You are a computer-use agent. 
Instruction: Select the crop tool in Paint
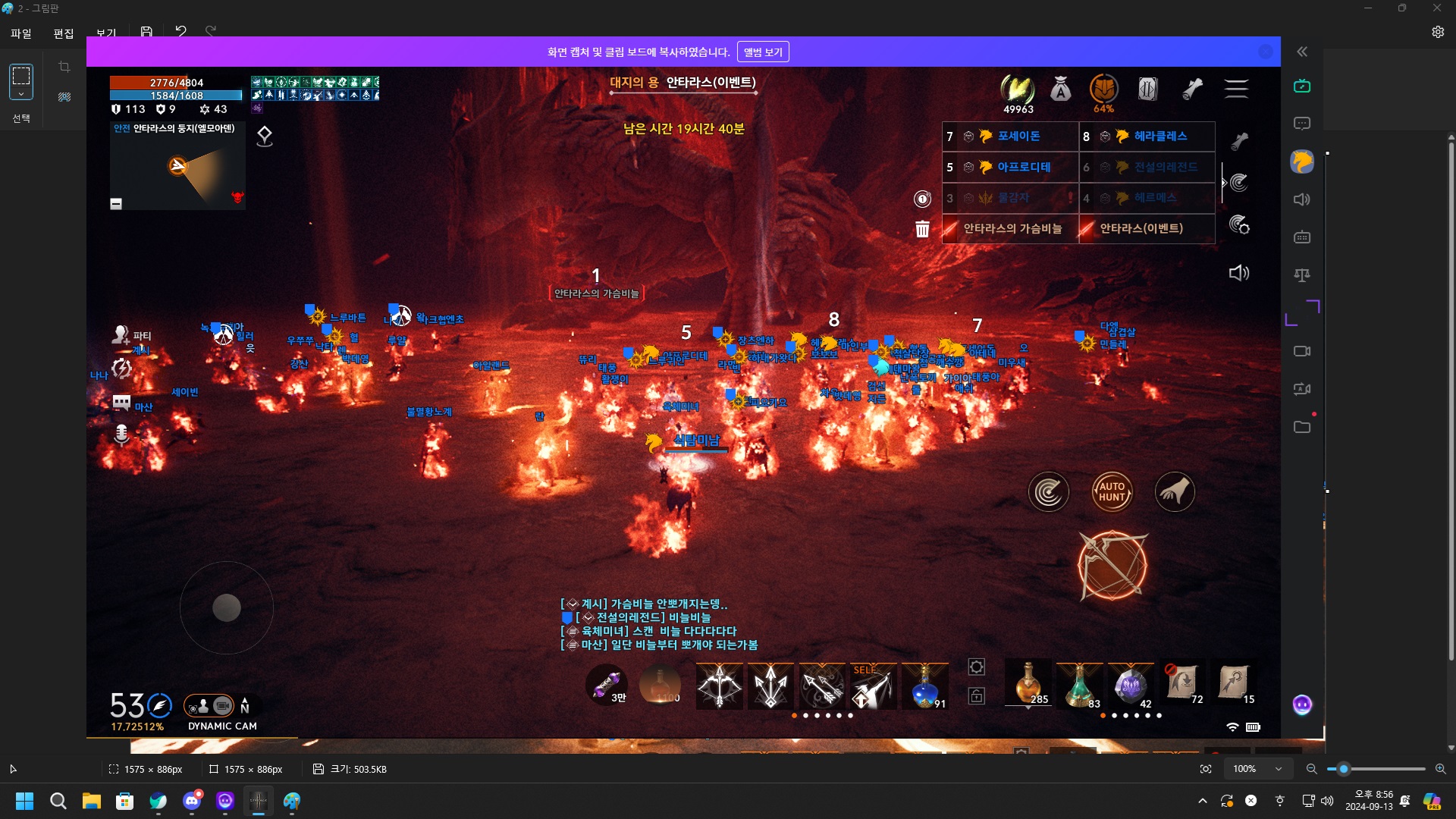(x=64, y=67)
